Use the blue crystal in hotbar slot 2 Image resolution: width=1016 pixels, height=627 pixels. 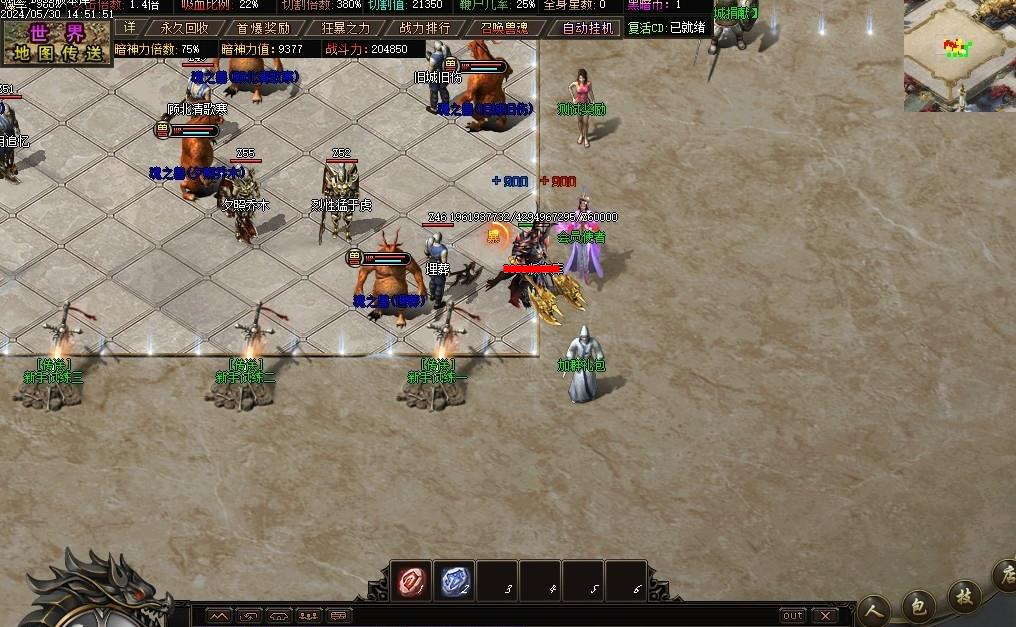coord(455,581)
